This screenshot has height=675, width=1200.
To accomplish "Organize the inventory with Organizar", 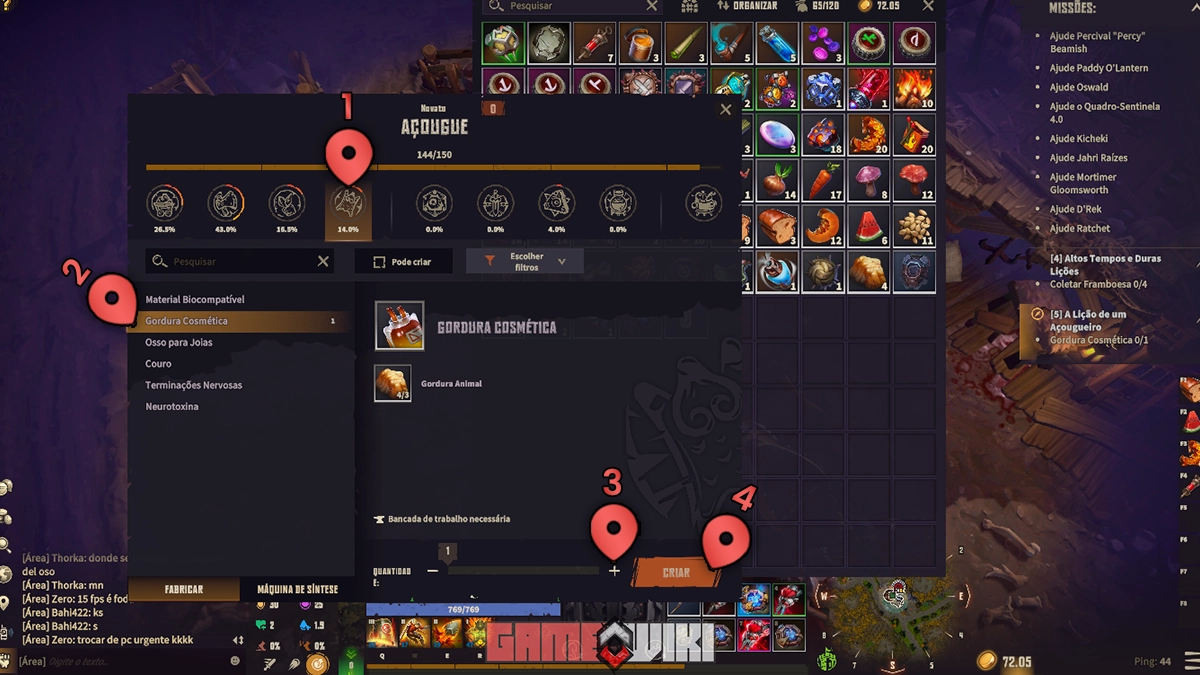I will click(x=746, y=6).
